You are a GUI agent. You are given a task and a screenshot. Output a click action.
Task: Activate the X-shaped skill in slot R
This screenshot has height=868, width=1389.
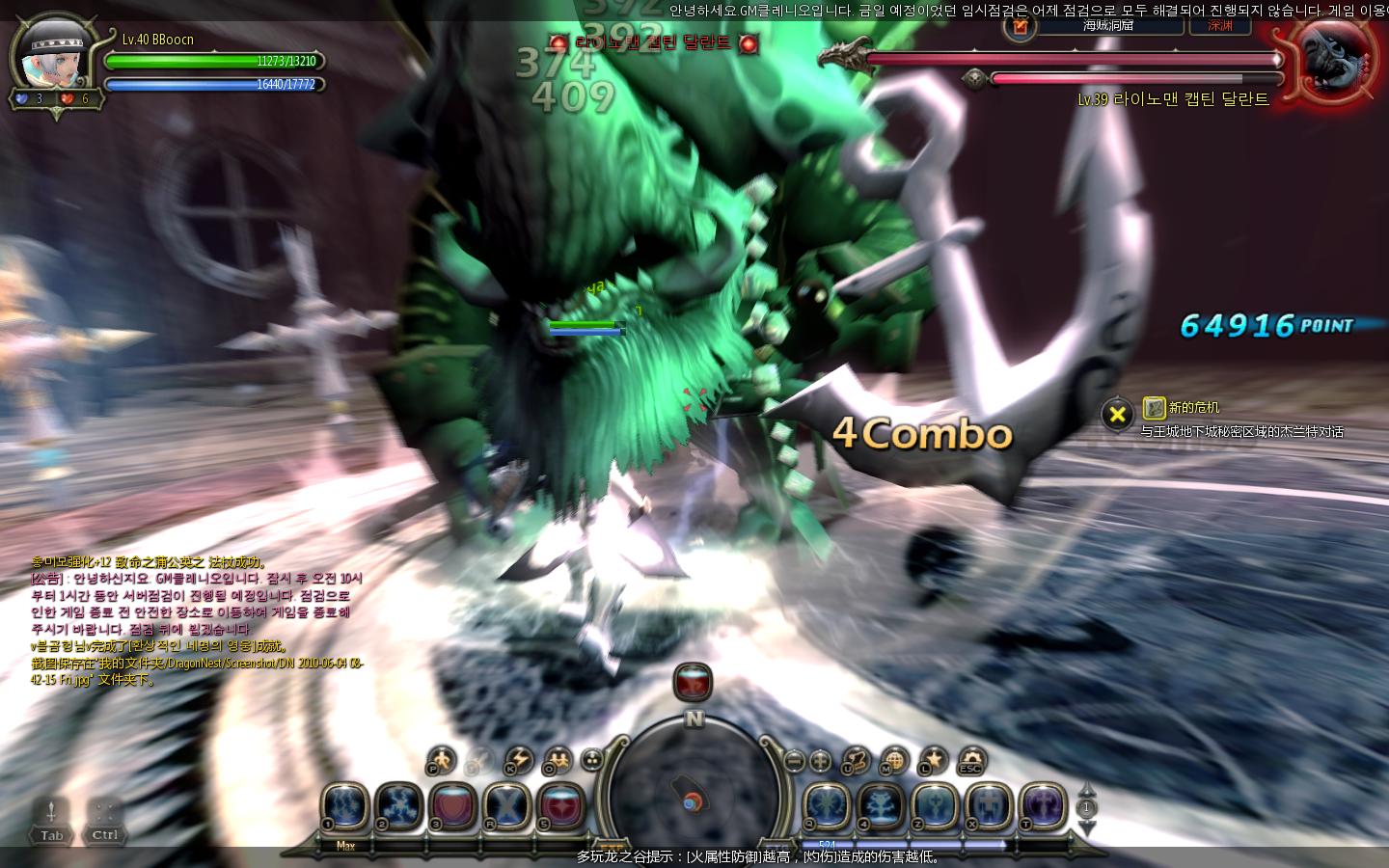[507, 805]
